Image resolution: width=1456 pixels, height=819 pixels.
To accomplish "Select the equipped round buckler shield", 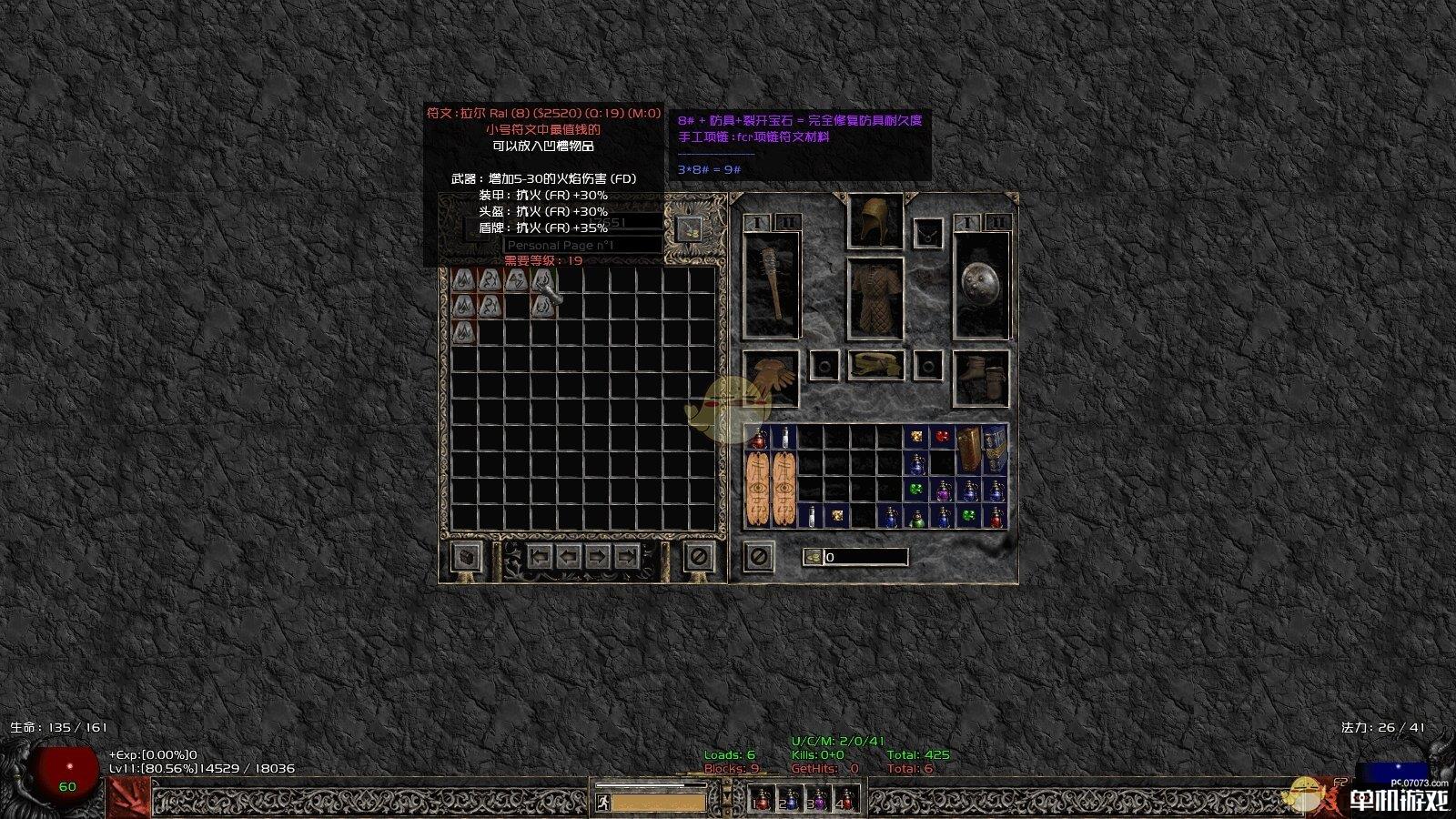I will [x=982, y=285].
